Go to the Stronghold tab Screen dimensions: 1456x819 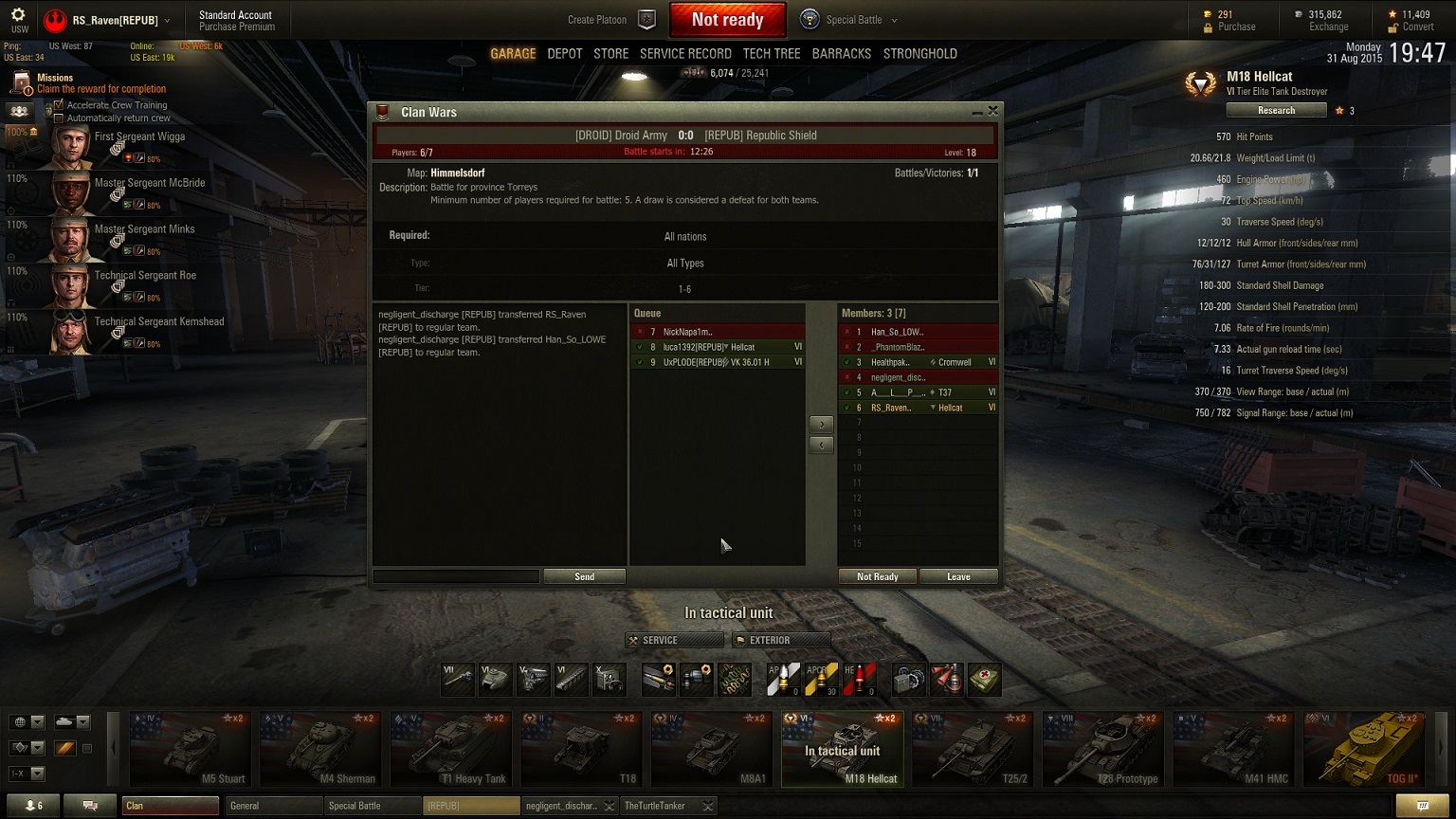click(x=919, y=54)
